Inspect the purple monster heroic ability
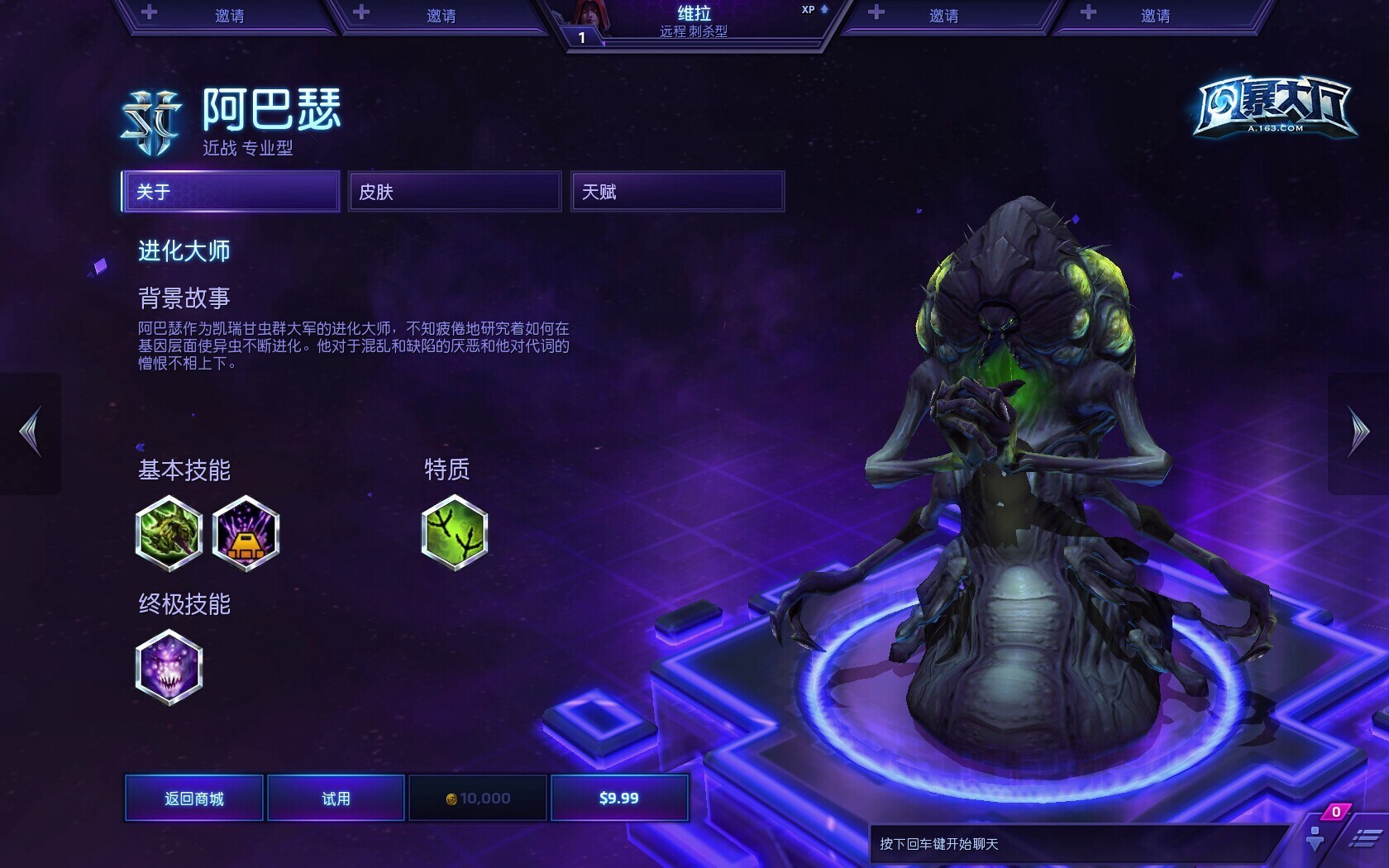This screenshot has height=868, width=1389. click(x=169, y=667)
